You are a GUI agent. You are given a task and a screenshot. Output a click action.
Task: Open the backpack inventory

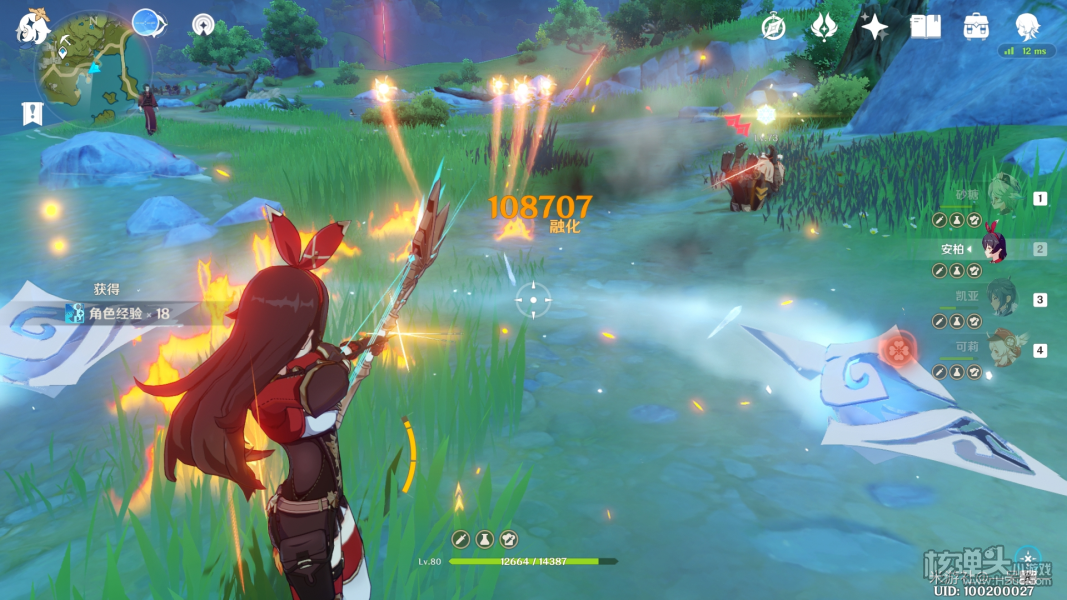(977, 27)
